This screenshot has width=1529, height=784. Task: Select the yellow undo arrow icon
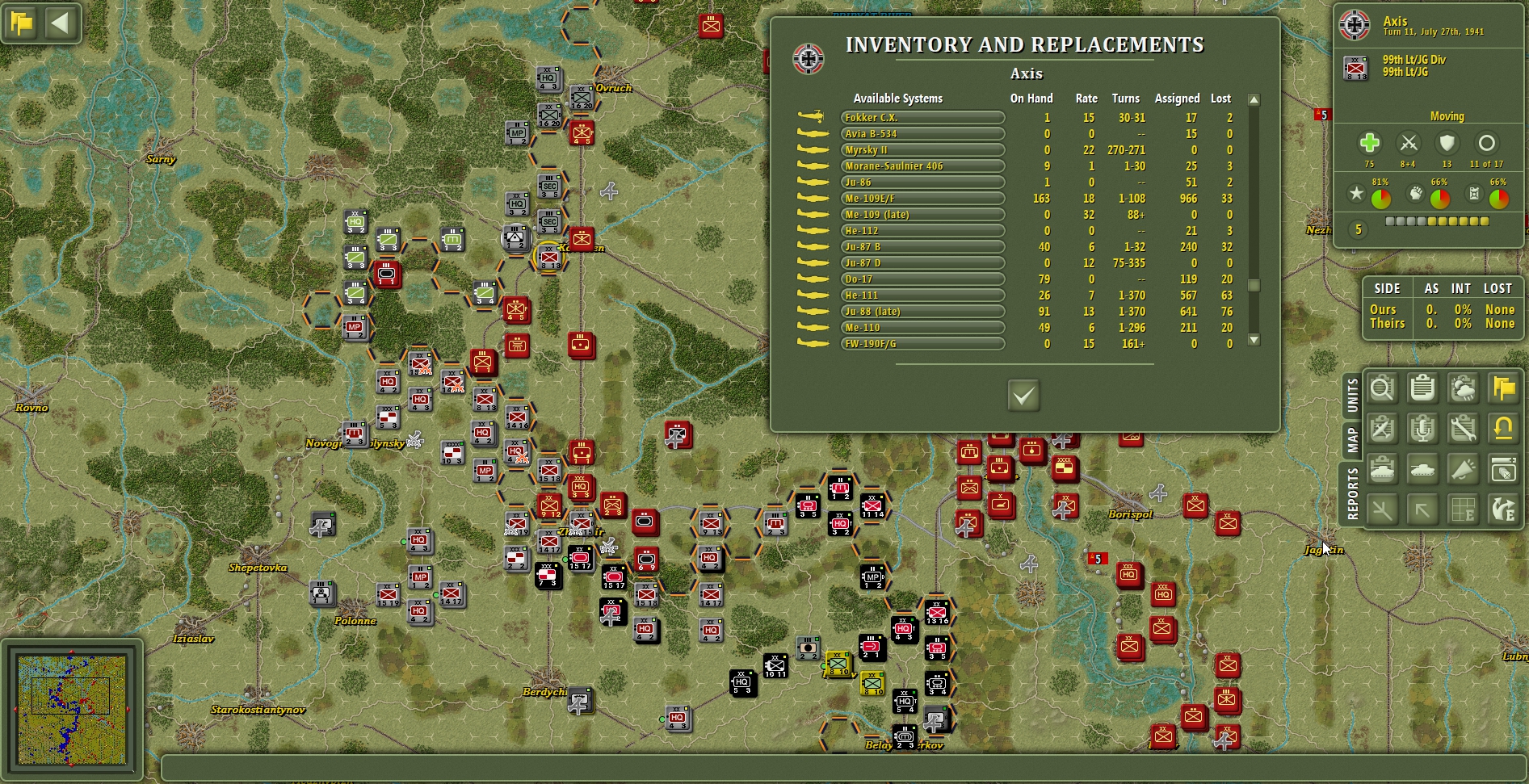click(1502, 429)
